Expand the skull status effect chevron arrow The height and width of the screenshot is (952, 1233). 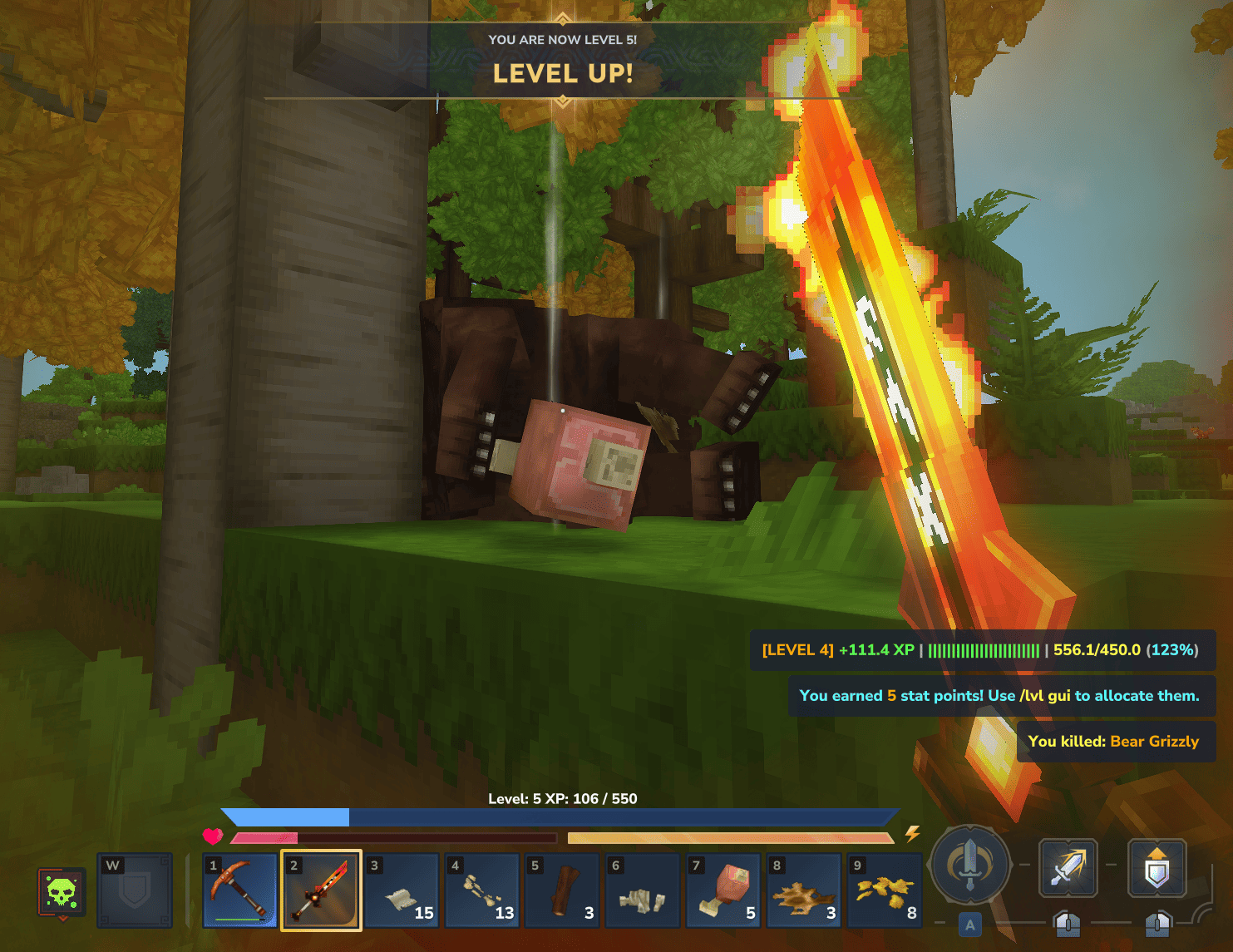tap(62, 919)
